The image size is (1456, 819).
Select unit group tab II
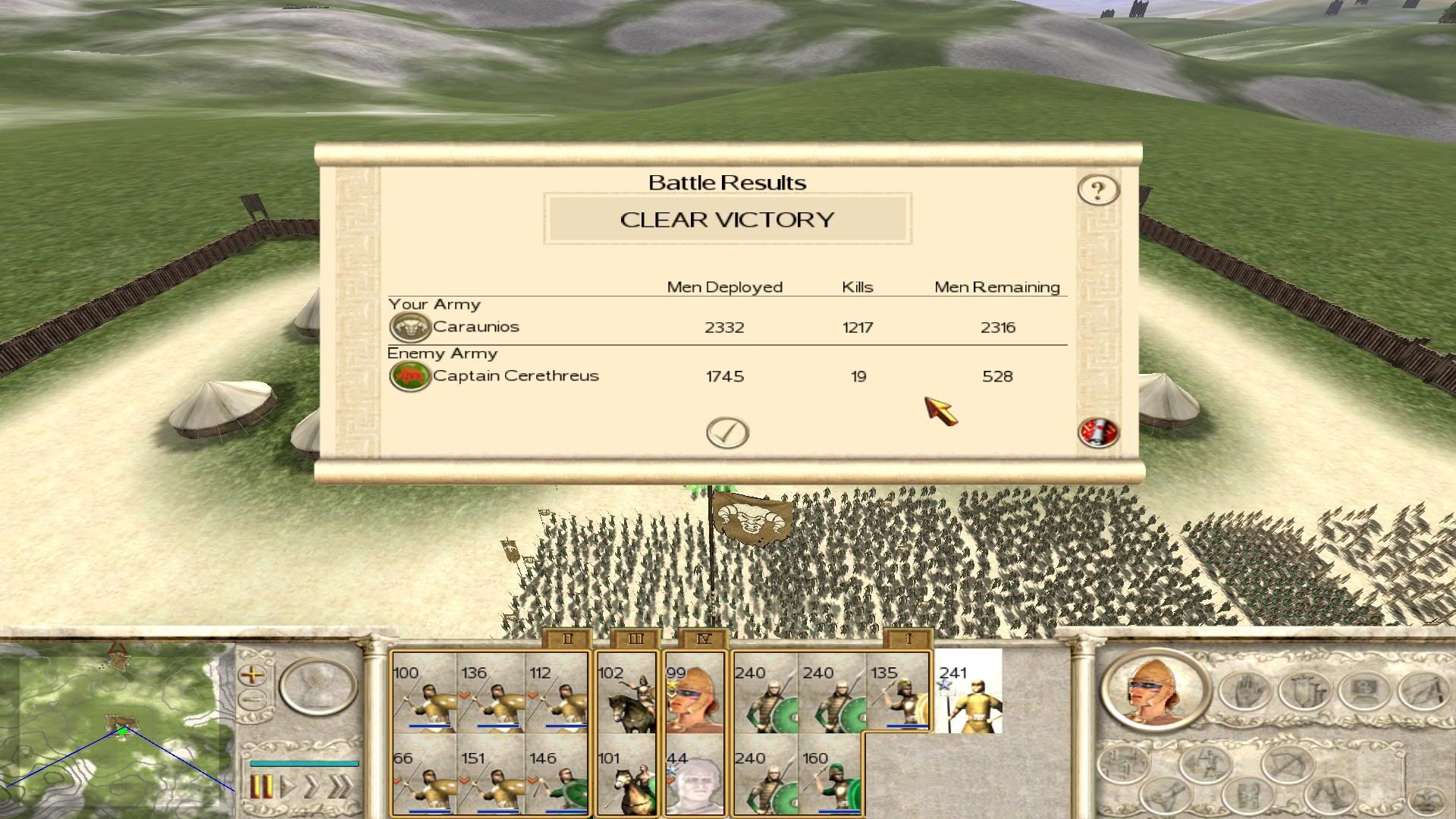click(x=566, y=639)
